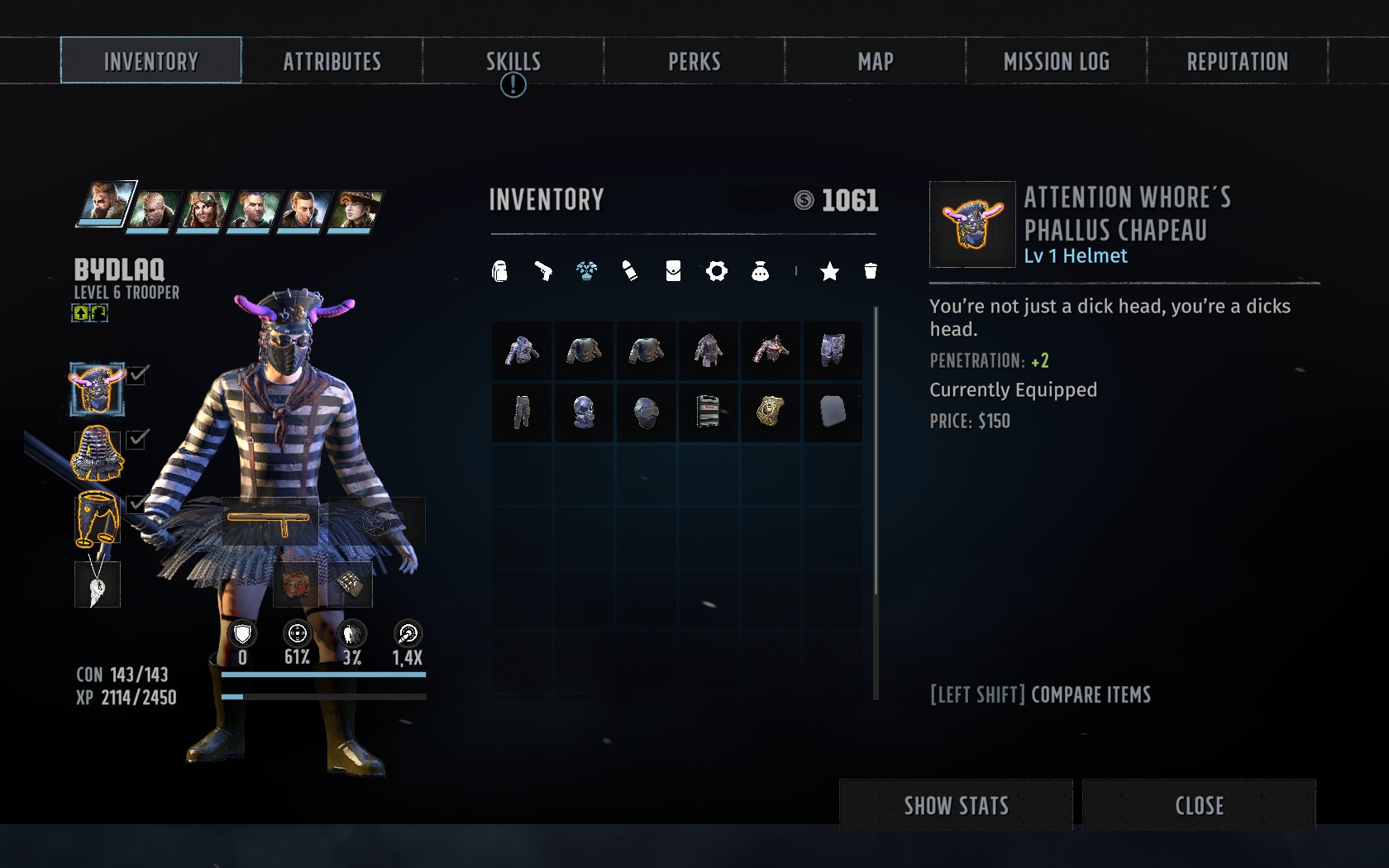Screen dimensions: 1389x868
Task: Switch to the Reputation tab
Action: [x=1237, y=61]
